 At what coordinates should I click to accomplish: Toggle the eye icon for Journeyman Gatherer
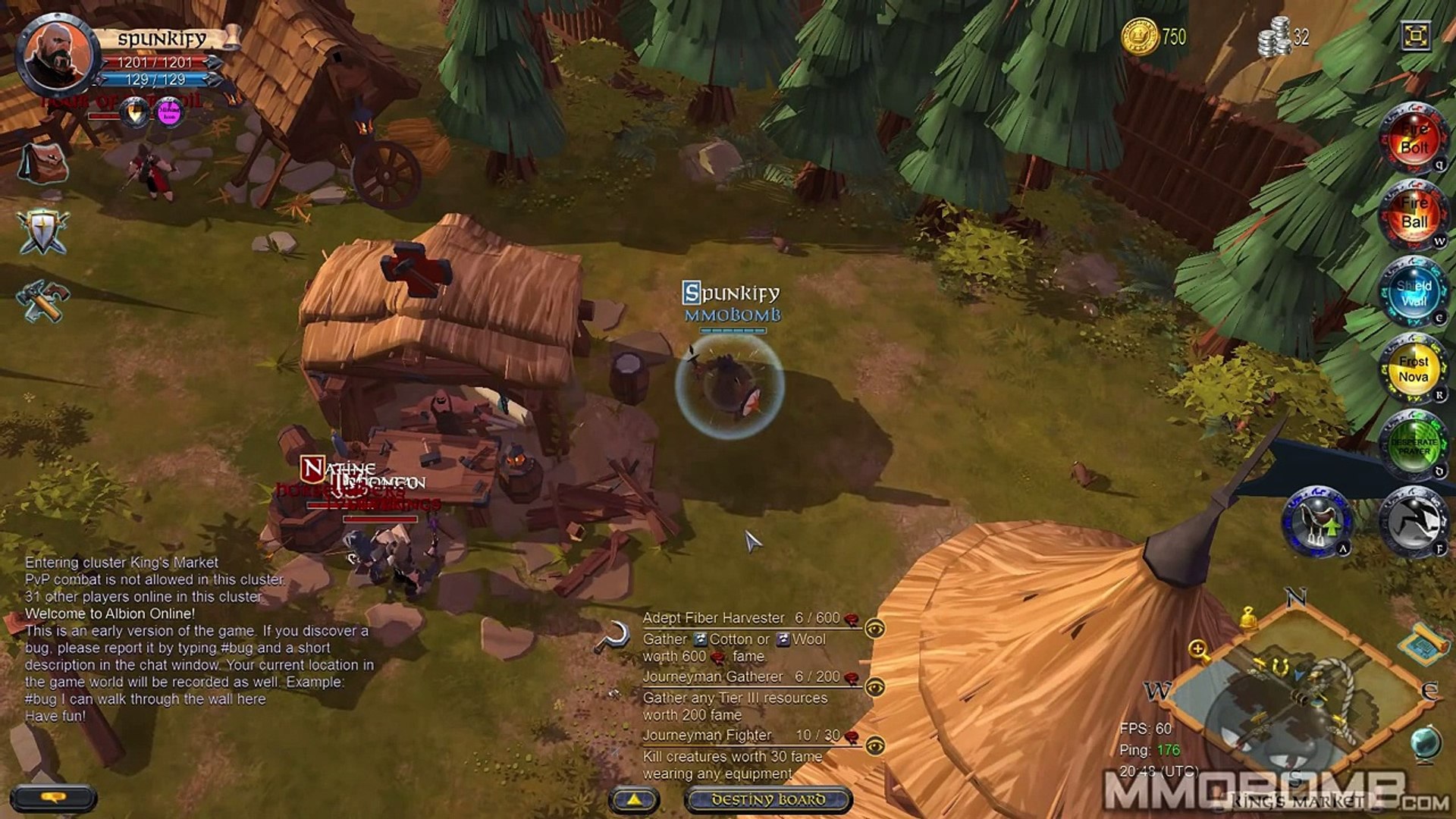point(875,687)
